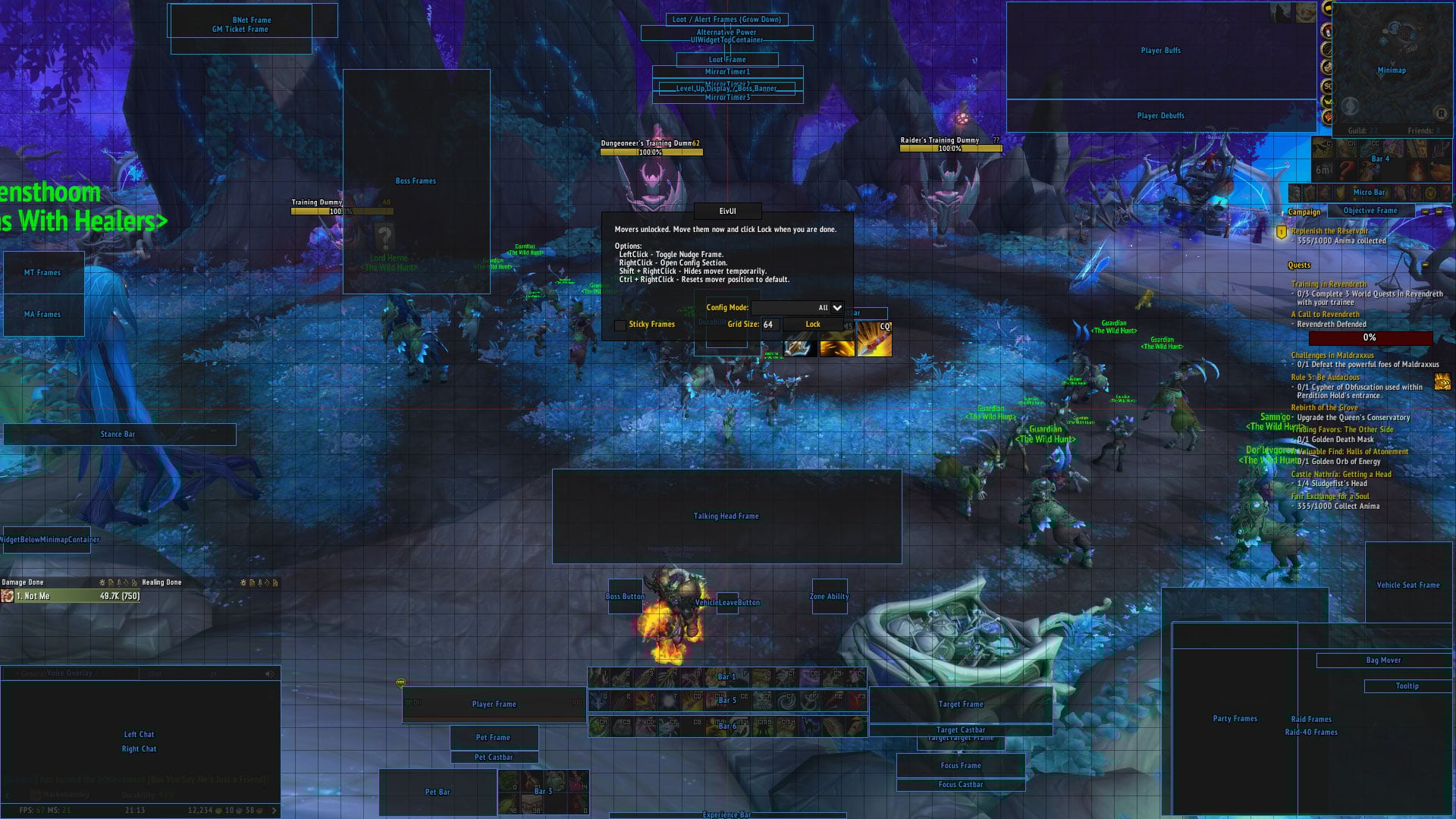Select the Player Frame mover
The width and height of the screenshot is (1456, 819).
[494, 704]
